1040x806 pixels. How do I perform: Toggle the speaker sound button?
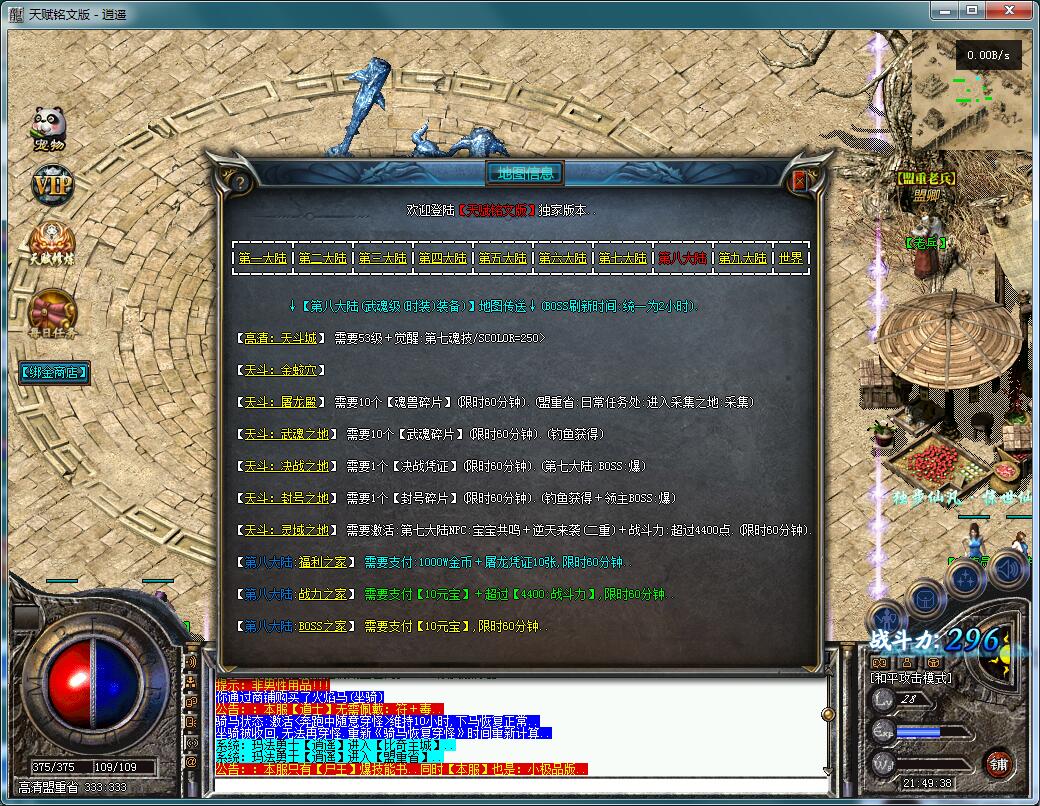click(1010, 570)
